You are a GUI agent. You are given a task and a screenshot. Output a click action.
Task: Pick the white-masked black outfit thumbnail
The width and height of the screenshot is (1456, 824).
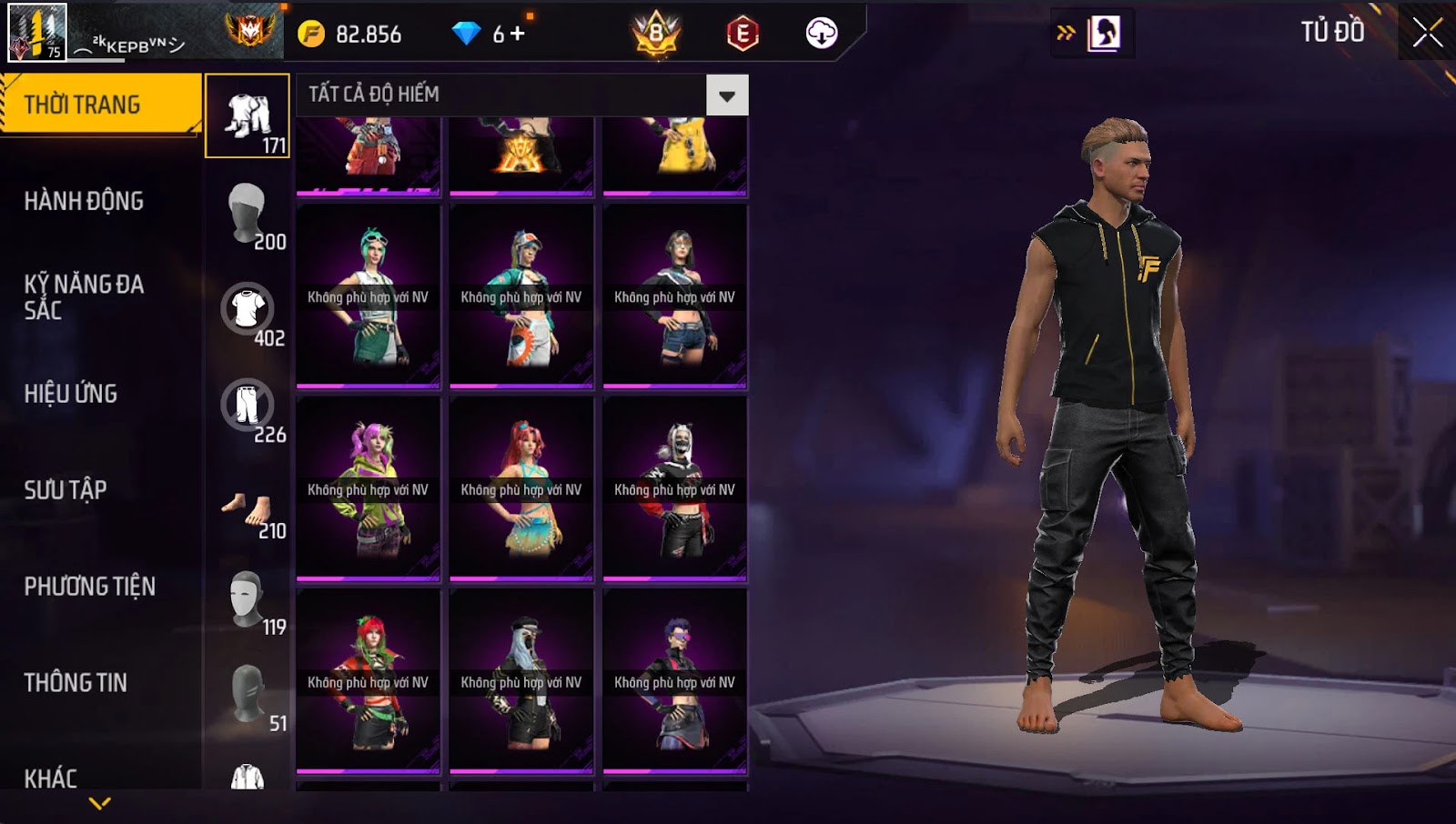[x=674, y=488]
